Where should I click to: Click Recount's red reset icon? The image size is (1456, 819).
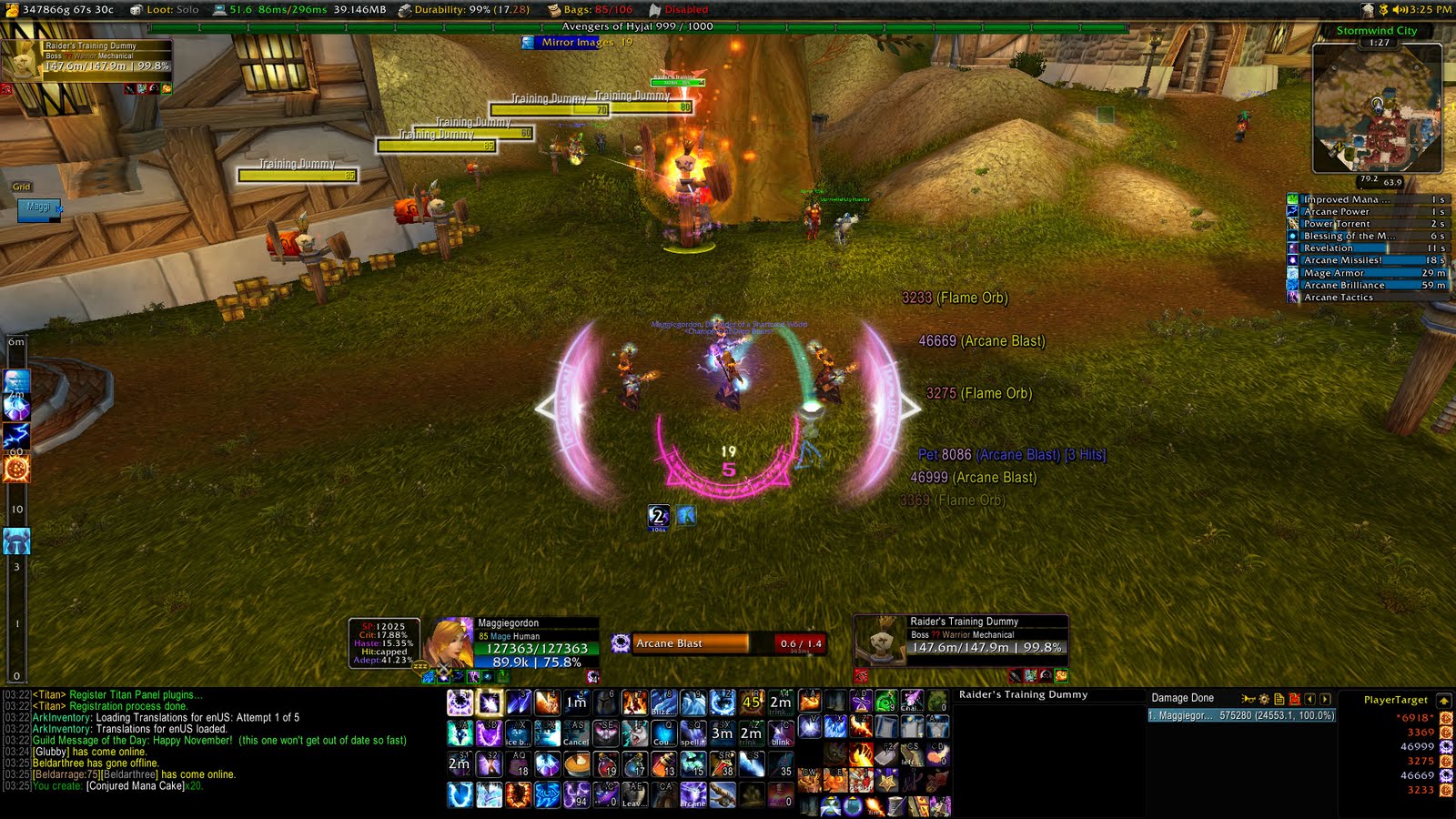click(x=1294, y=698)
